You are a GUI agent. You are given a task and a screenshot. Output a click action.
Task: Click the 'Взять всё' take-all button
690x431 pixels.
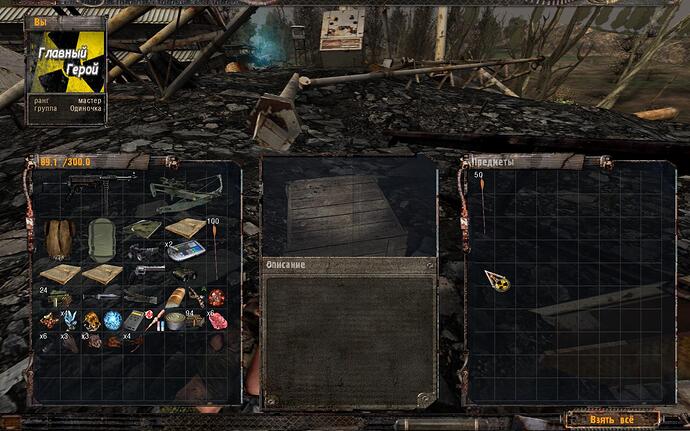(612, 419)
